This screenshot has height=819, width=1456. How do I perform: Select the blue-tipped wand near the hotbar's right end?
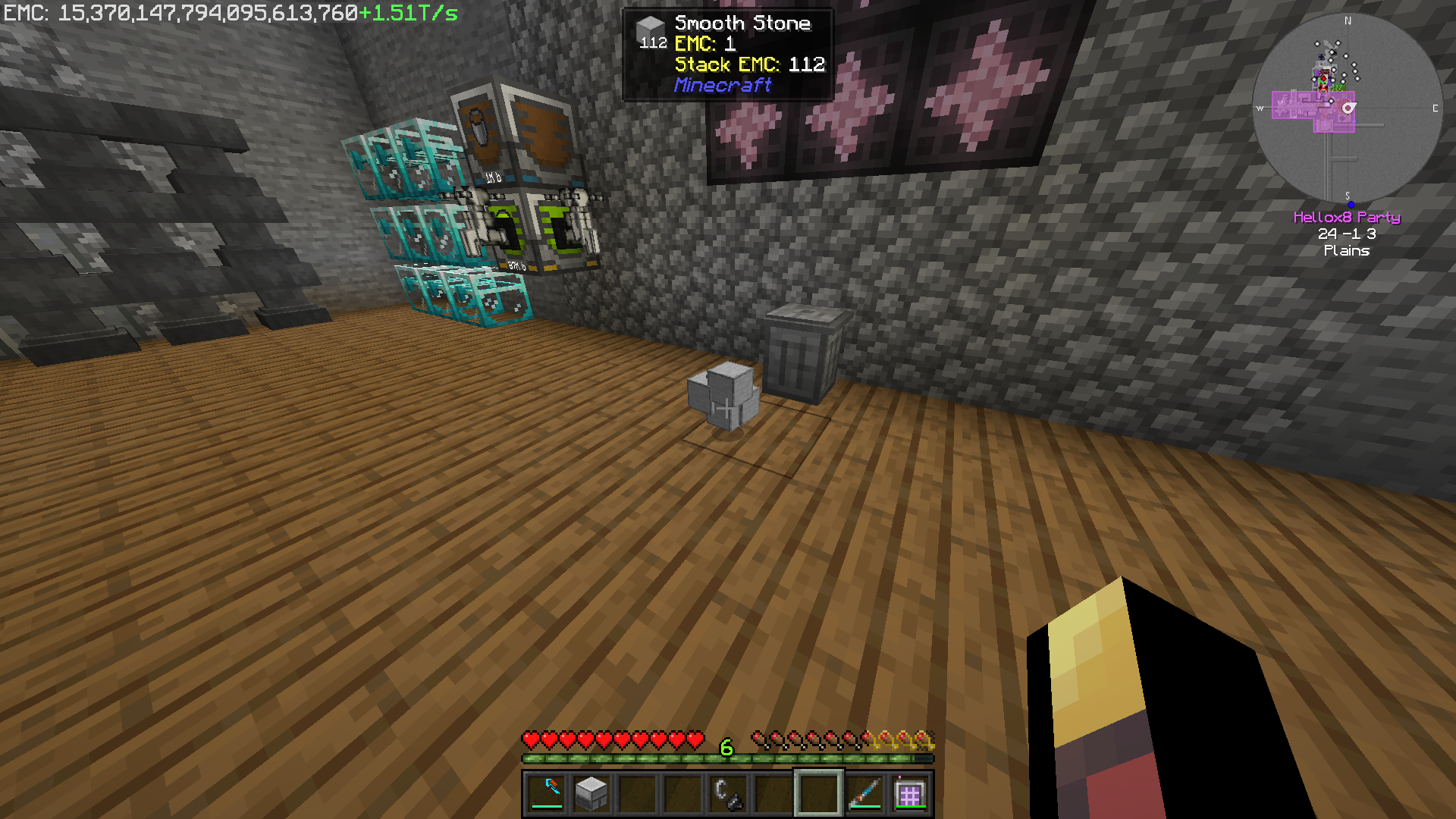point(864,792)
